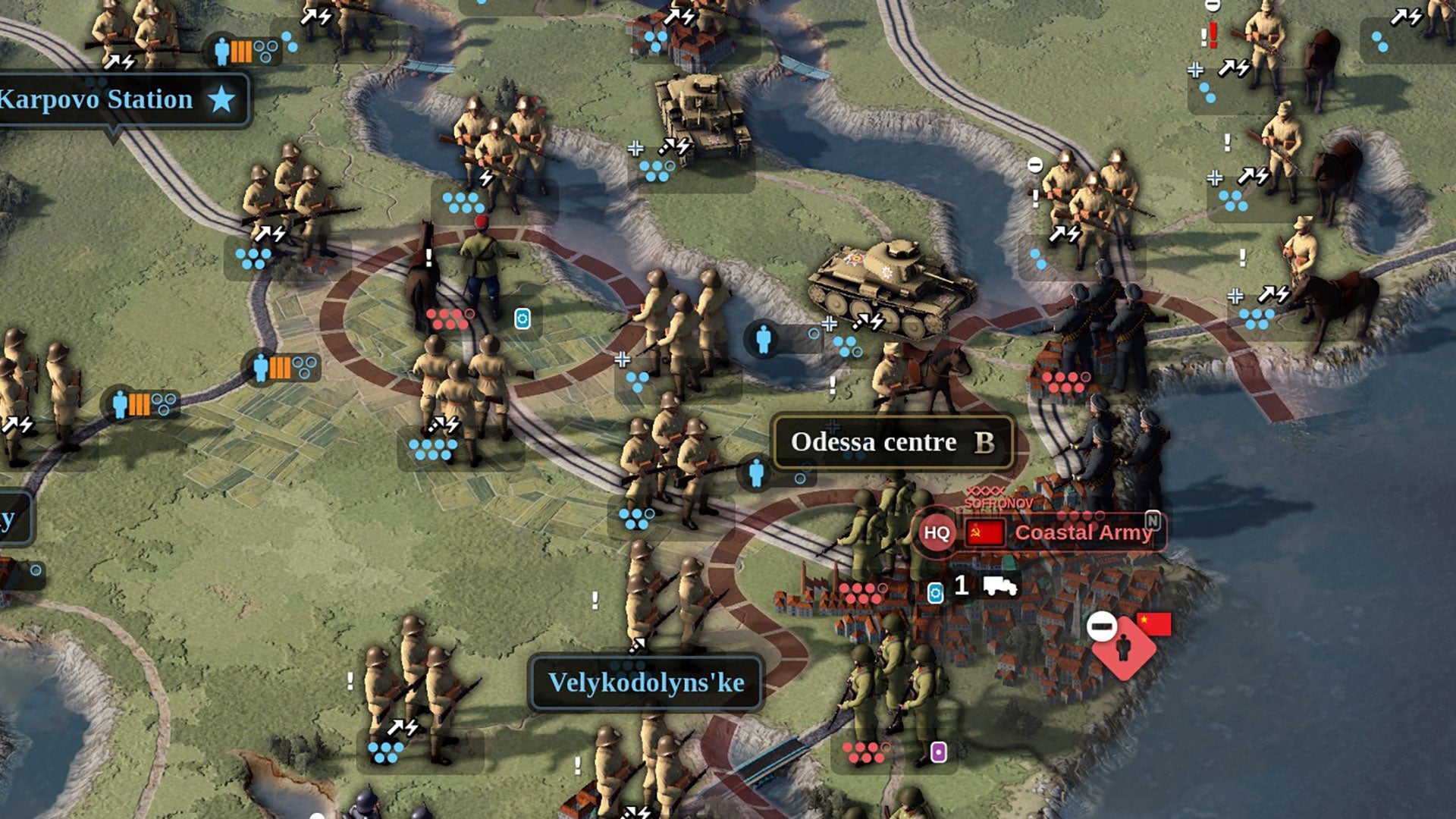Open the Coastal Army HQ badge

[x=937, y=532]
